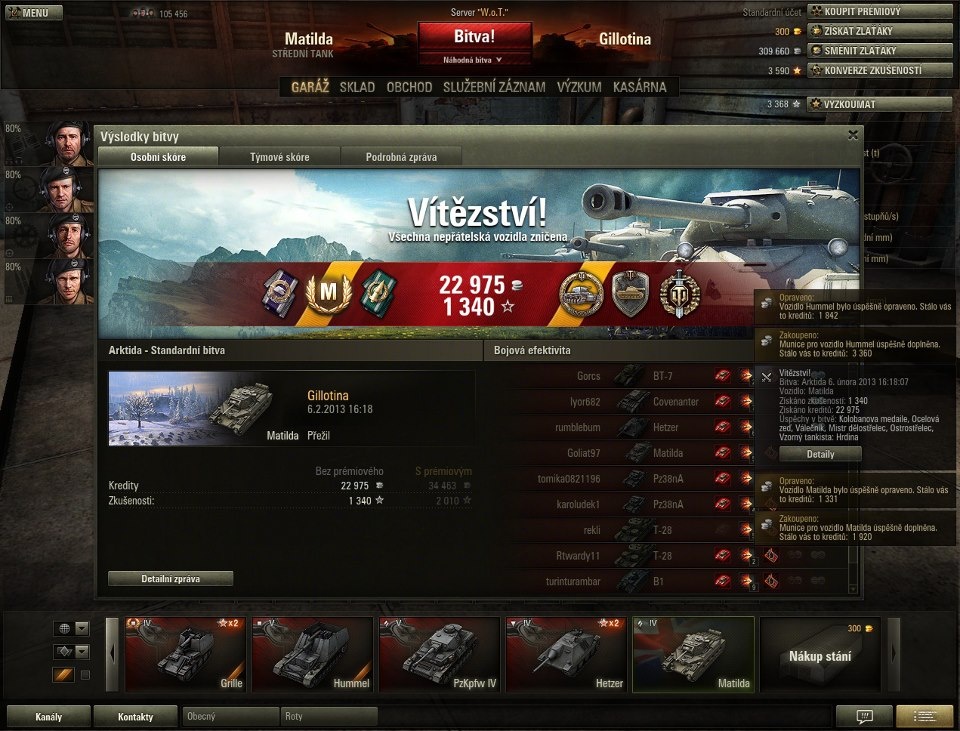
Task: Open Detaily in the victory notification
Action: coord(820,454)
